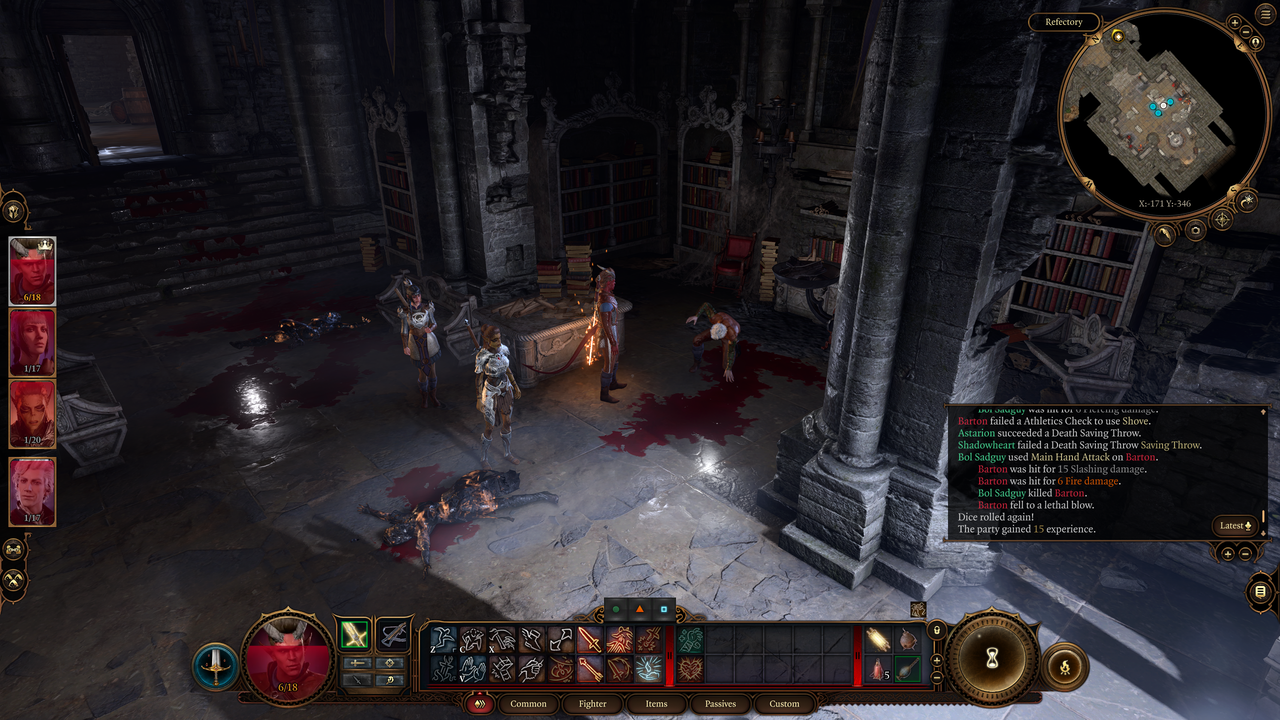This screenshot has height=720, width=1280.
Task: Select the fourth, white-haired party portrait
Action: point(32,491)
